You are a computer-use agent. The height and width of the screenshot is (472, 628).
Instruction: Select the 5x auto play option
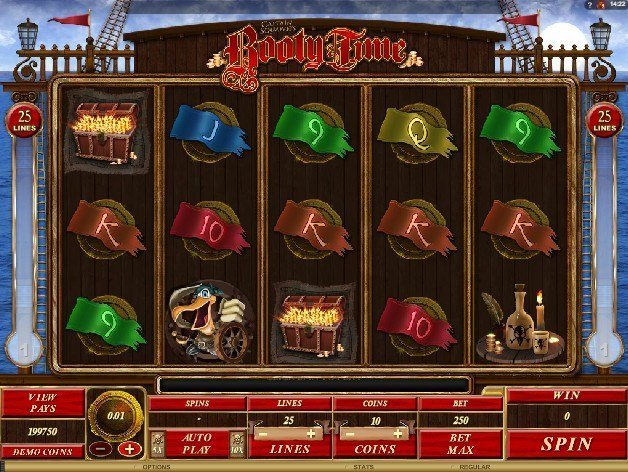(156, 443)
